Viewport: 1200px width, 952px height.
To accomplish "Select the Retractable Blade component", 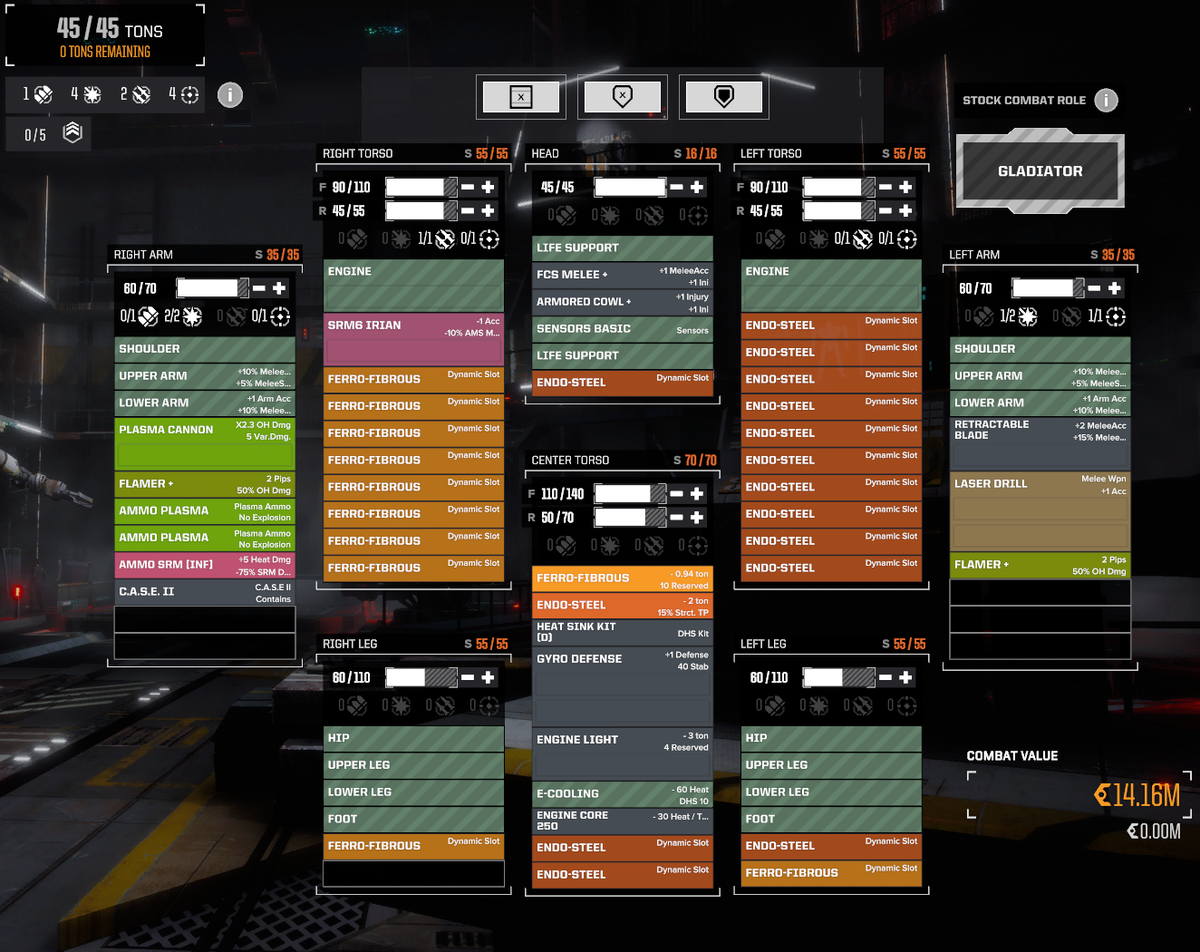I will tap(1040, 442).
